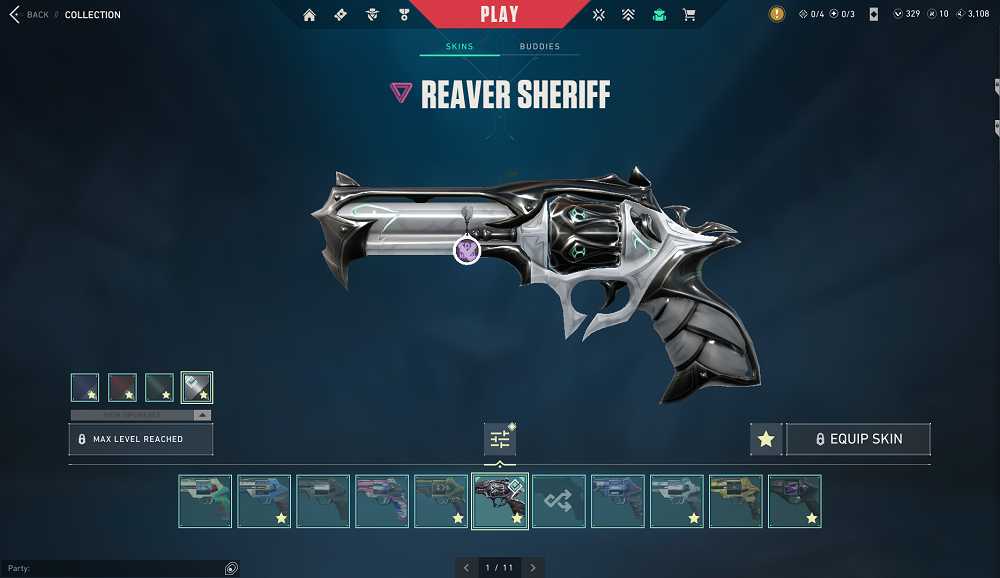The image size is (1000, 578).
Task: Choose the red skin variant swatch
Action: (x=122, y=387)
